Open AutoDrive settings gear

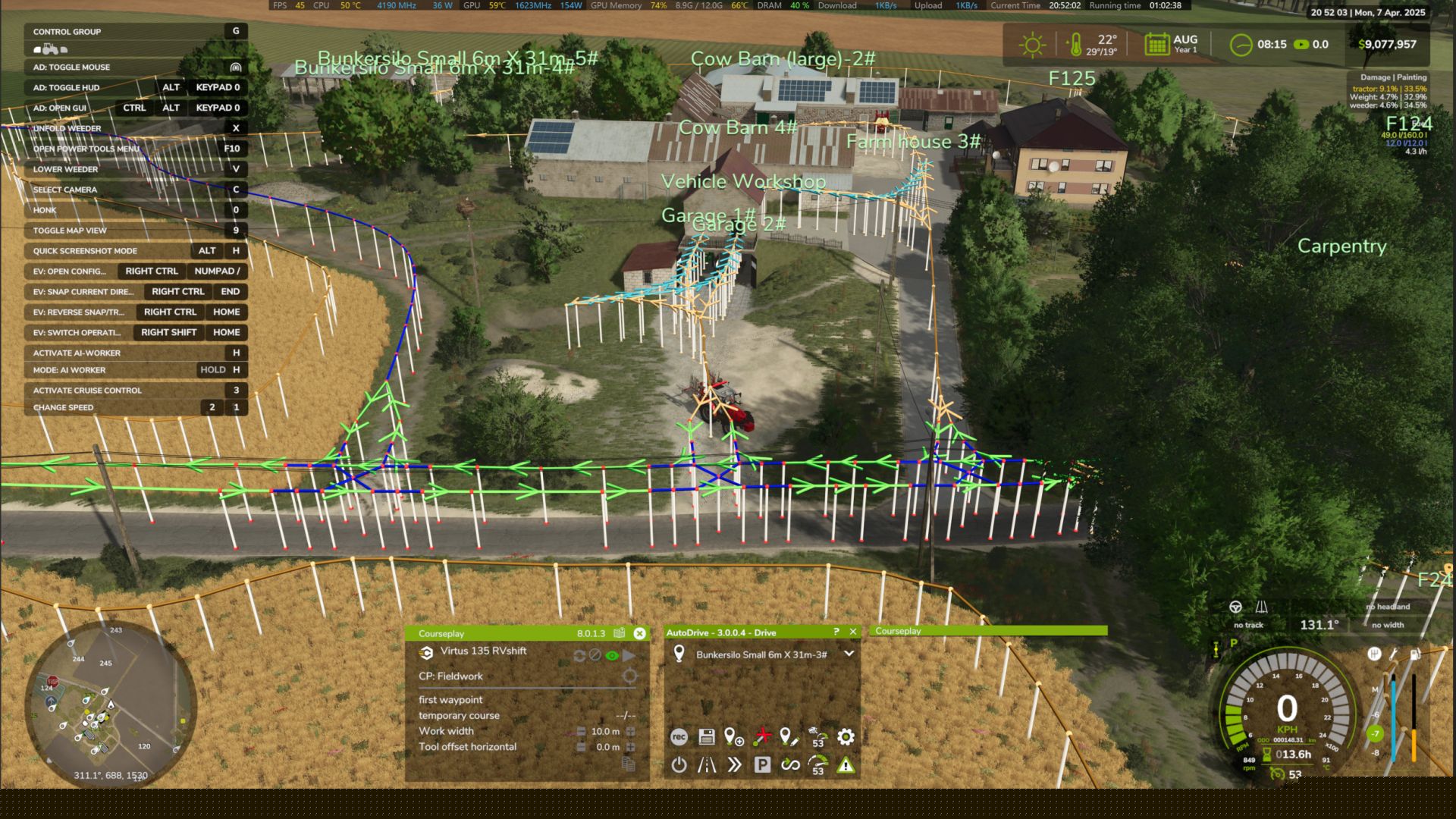coord(846,736)
